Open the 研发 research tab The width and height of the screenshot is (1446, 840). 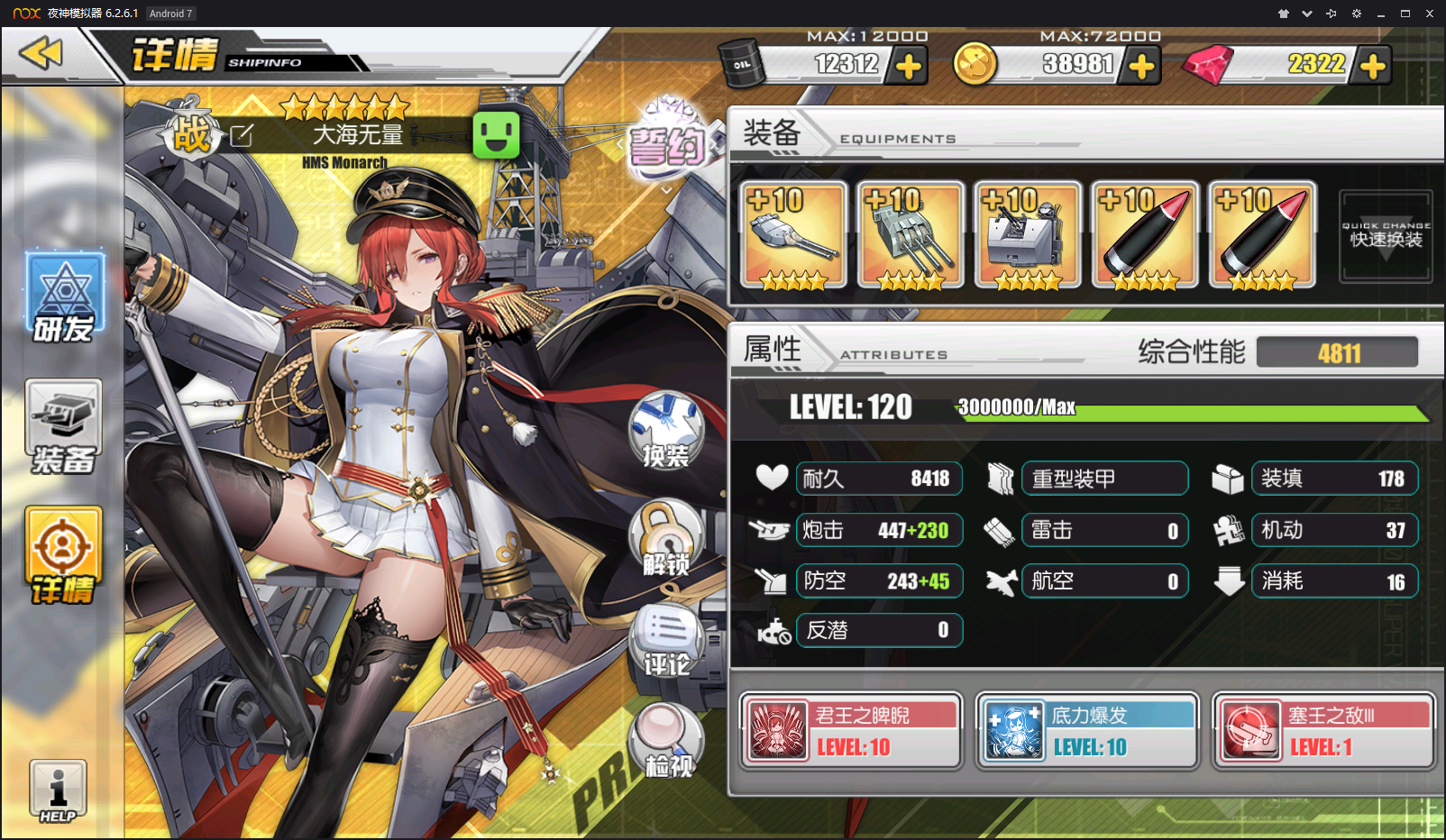coord(64,297)
